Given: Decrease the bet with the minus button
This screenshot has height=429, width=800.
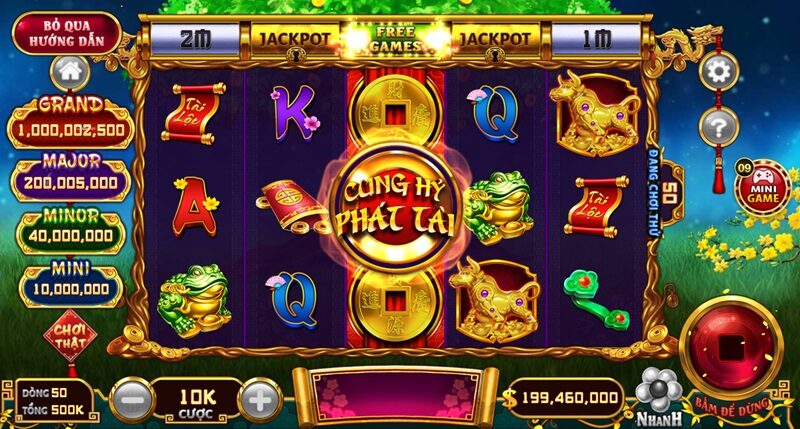Looking at the screenshot, I should coord(131,400).
